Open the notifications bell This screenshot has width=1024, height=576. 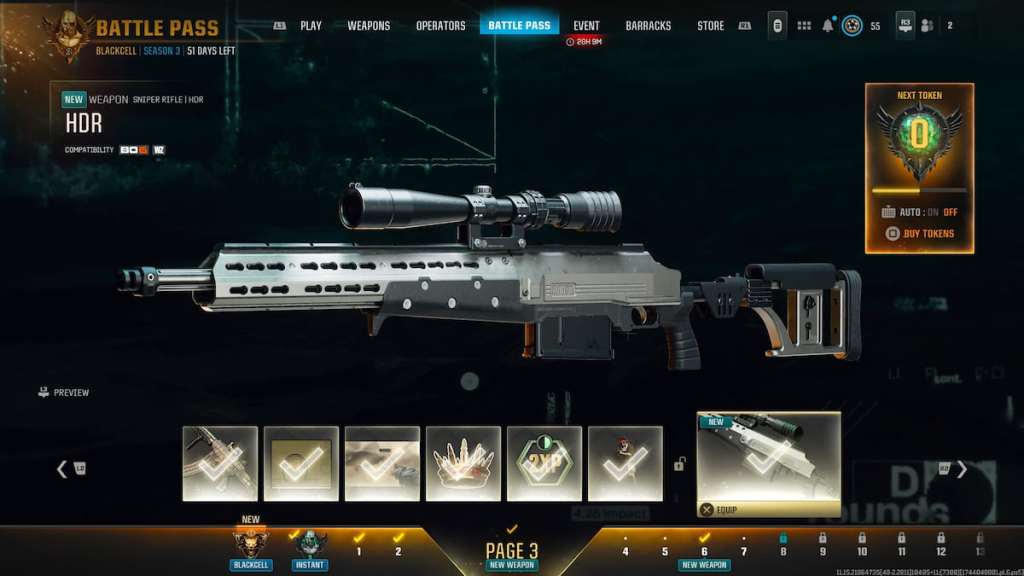(x=828, y=25)
